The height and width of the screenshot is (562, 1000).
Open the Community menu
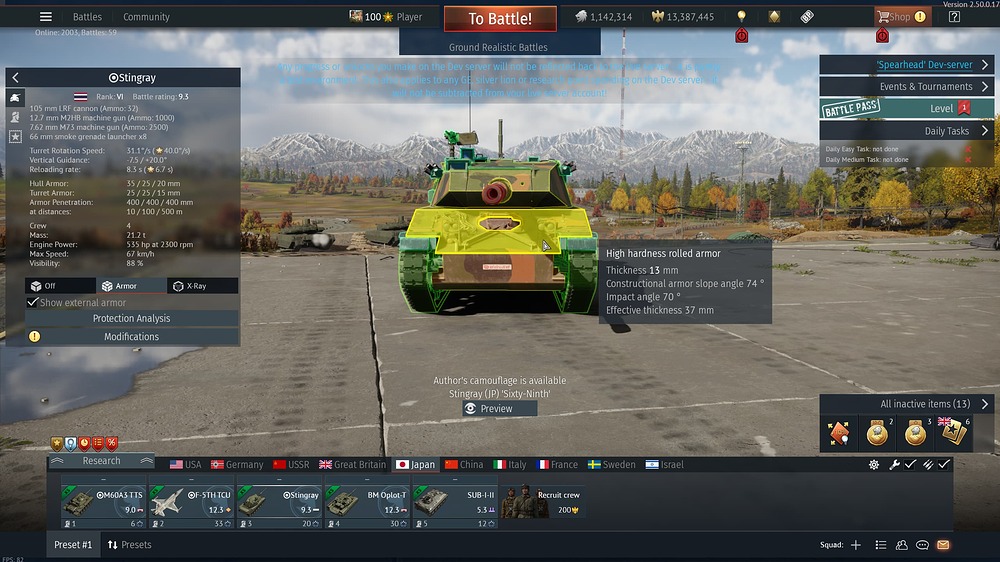tap(146, 17)
